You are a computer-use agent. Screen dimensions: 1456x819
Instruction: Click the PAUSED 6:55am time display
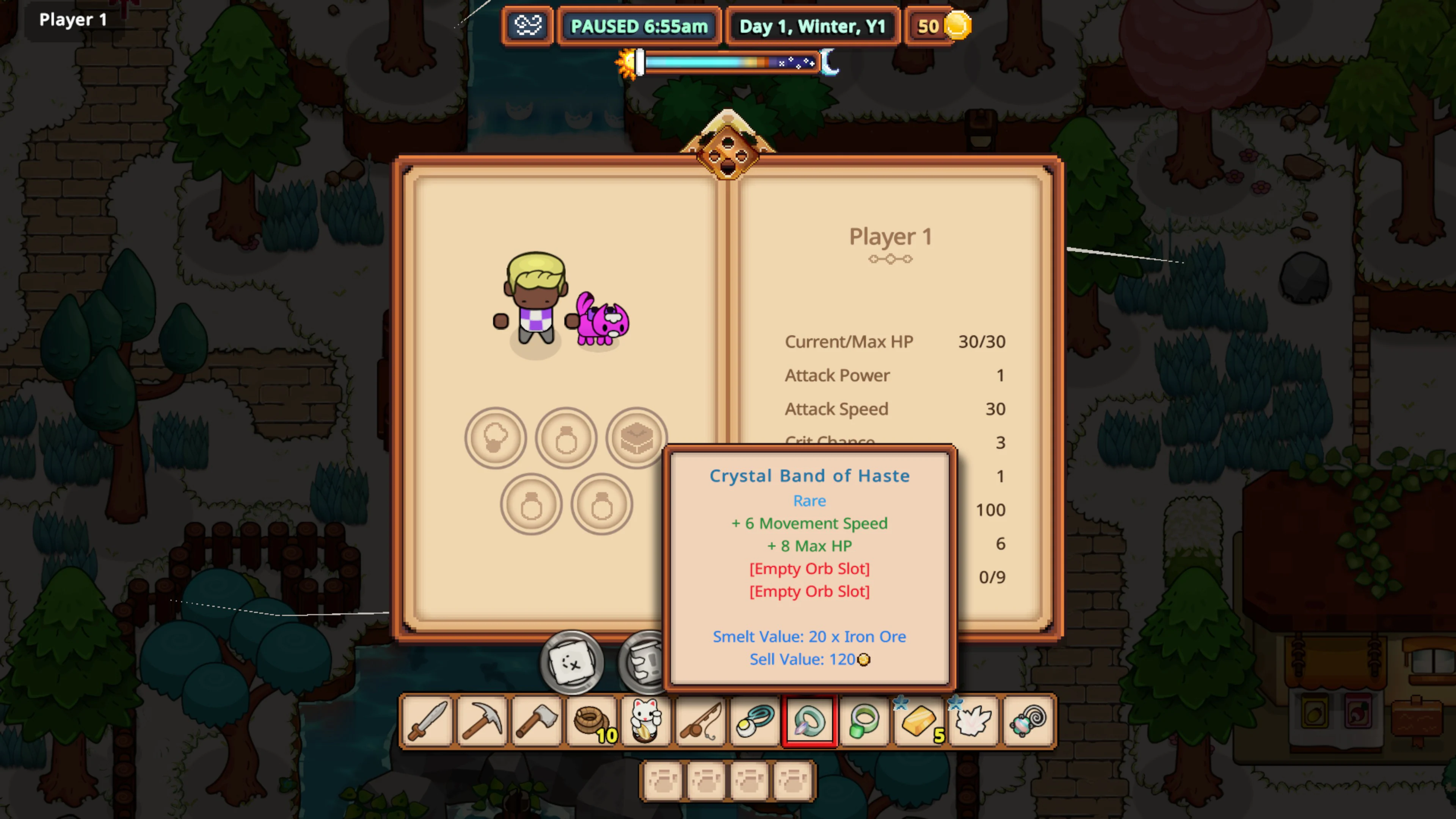click(639, 26)
